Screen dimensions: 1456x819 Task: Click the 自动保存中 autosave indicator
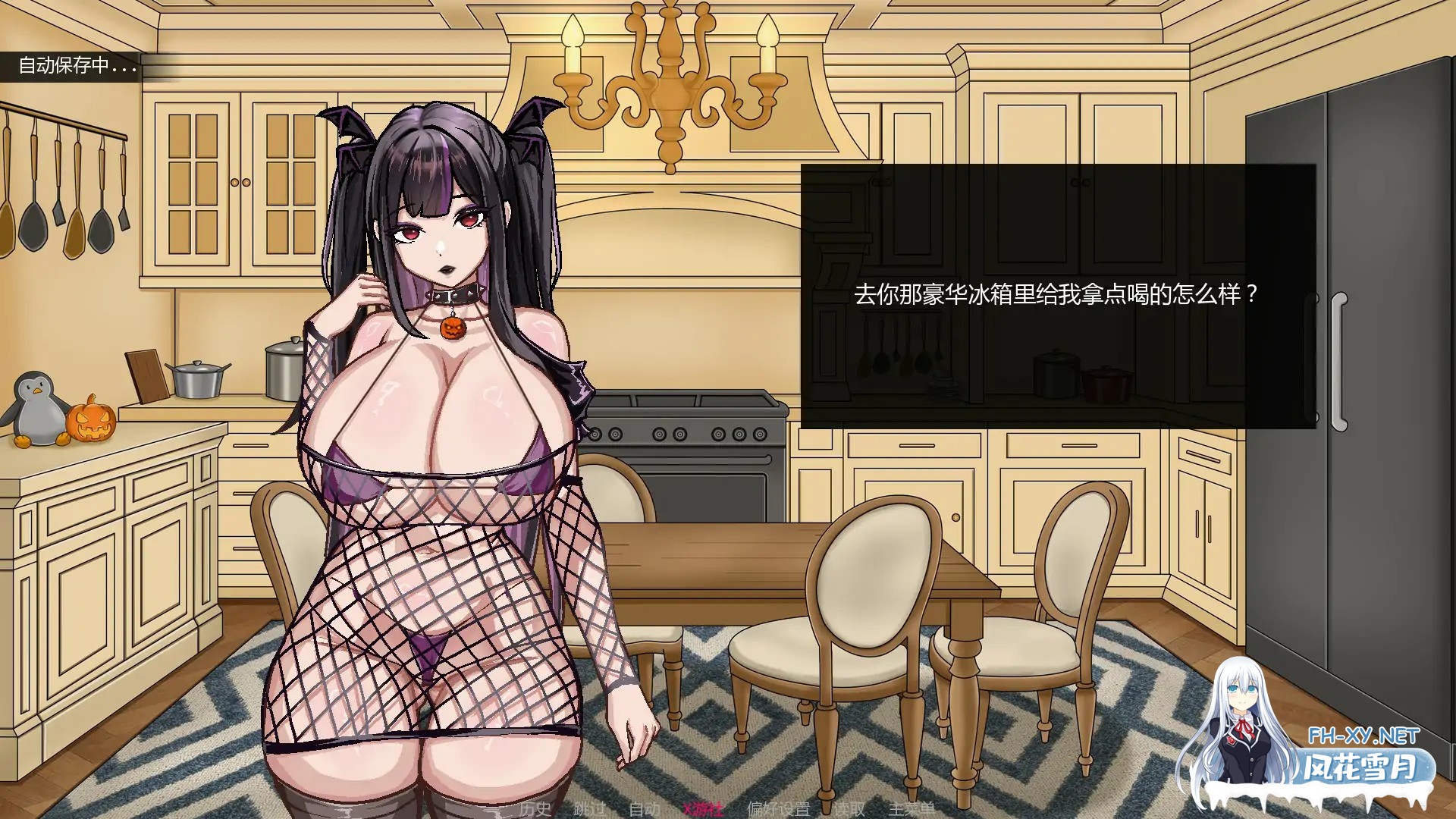click(x=74, y=67)
